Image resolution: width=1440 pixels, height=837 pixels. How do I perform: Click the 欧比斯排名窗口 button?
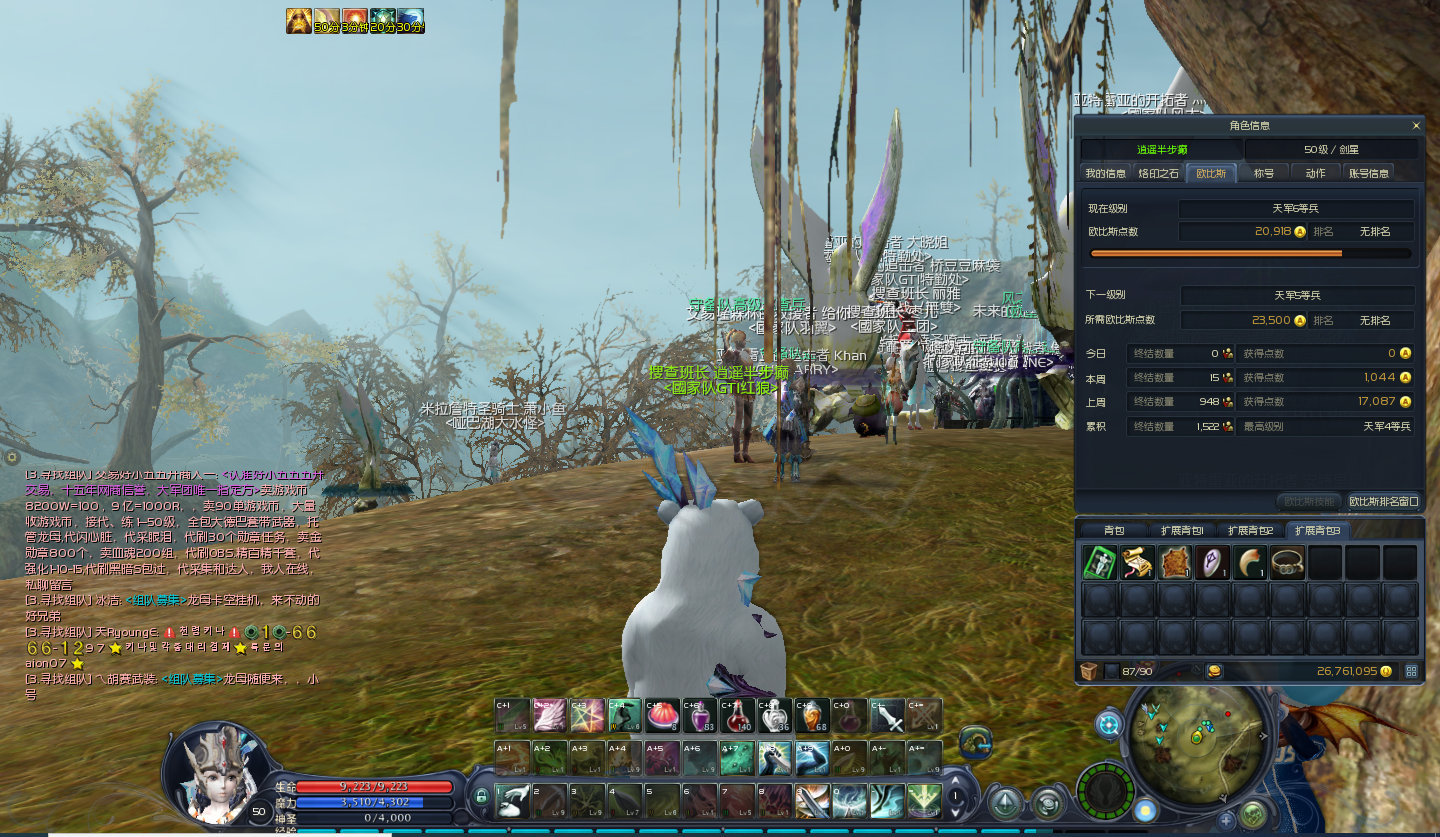1383,501
